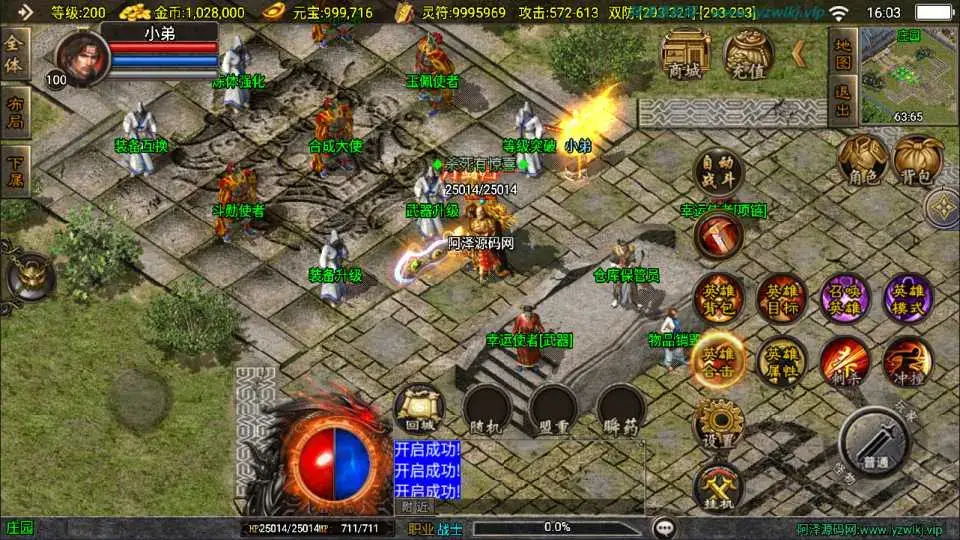Open the 充值 recharge screen
This screenshot has height=540, width=960.
tap(748, 55)
